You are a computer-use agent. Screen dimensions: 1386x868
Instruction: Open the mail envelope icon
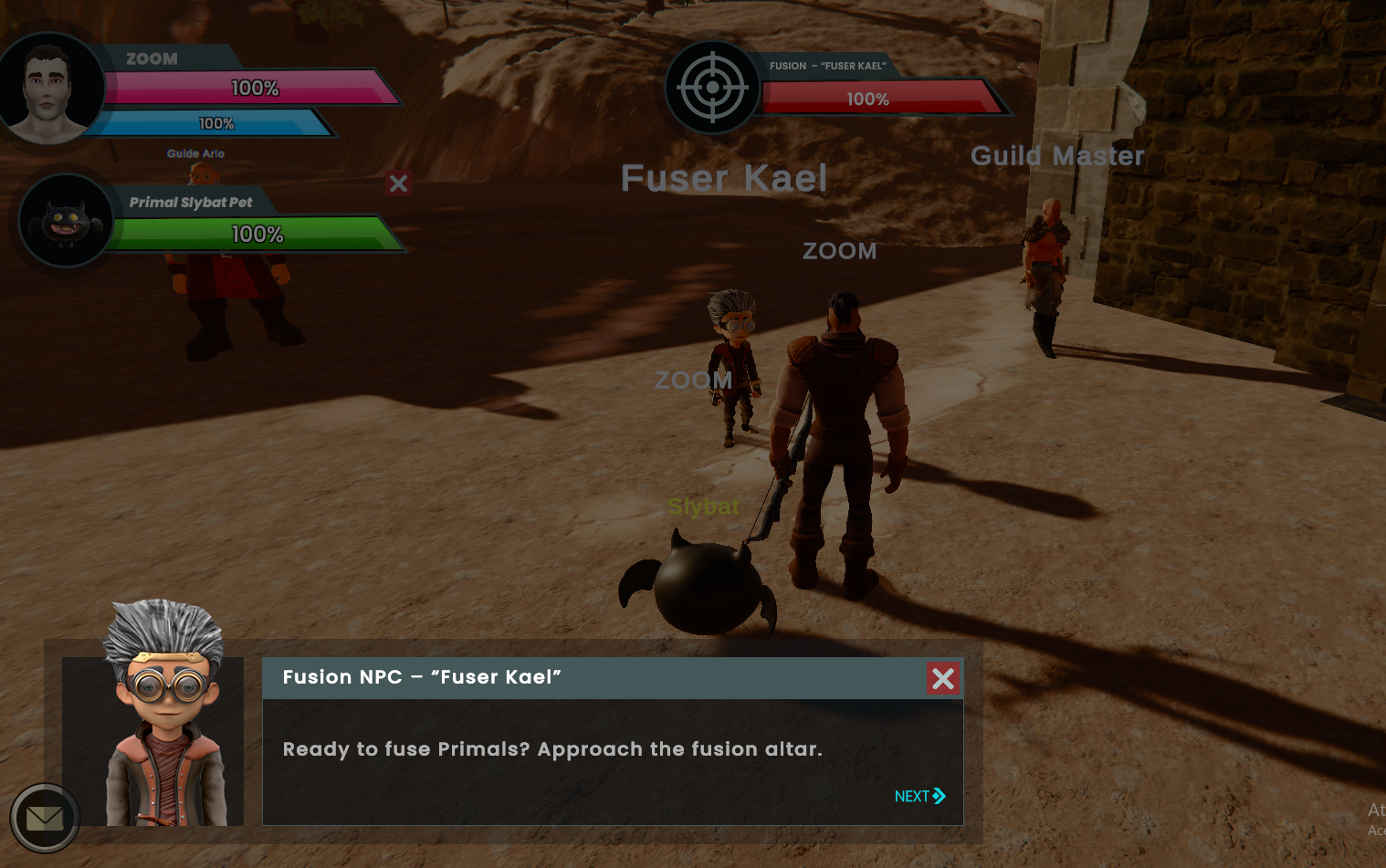click(x=45, y=818)
